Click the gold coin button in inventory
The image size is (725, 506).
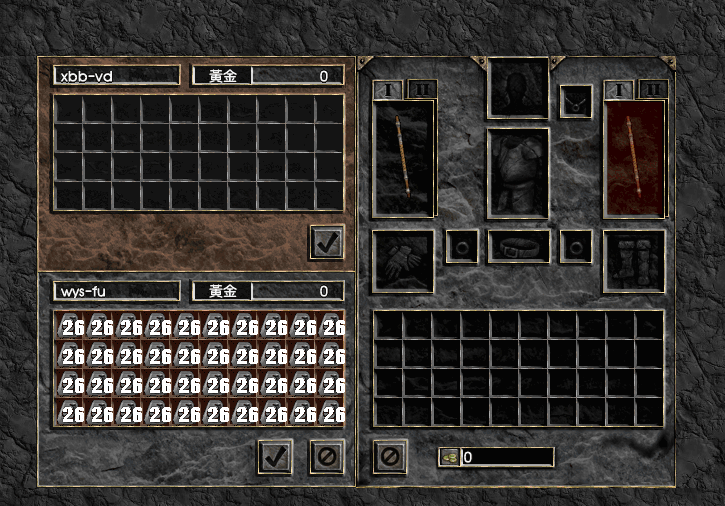pos(449,457)
